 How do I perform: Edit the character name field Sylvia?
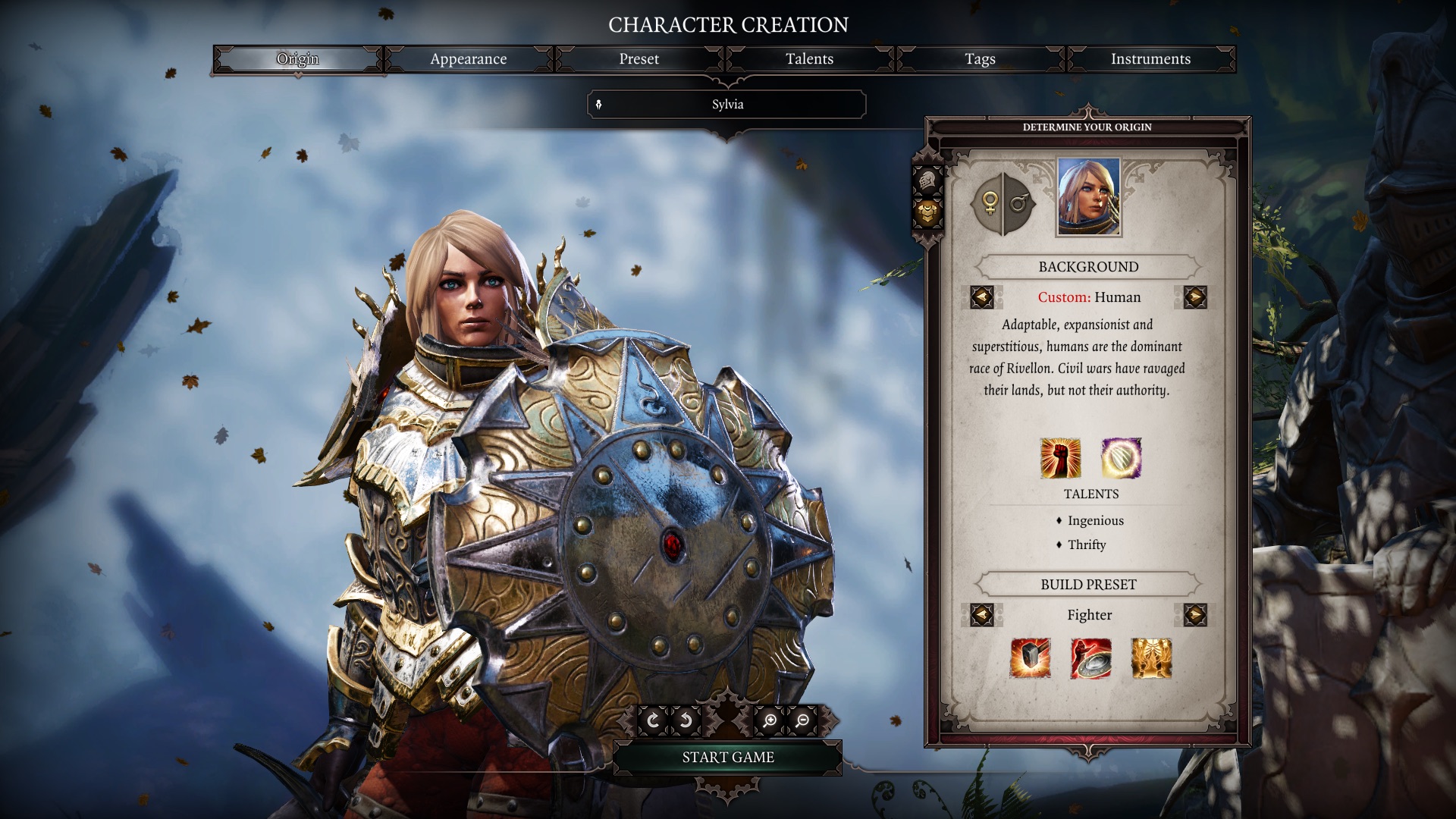727,105
